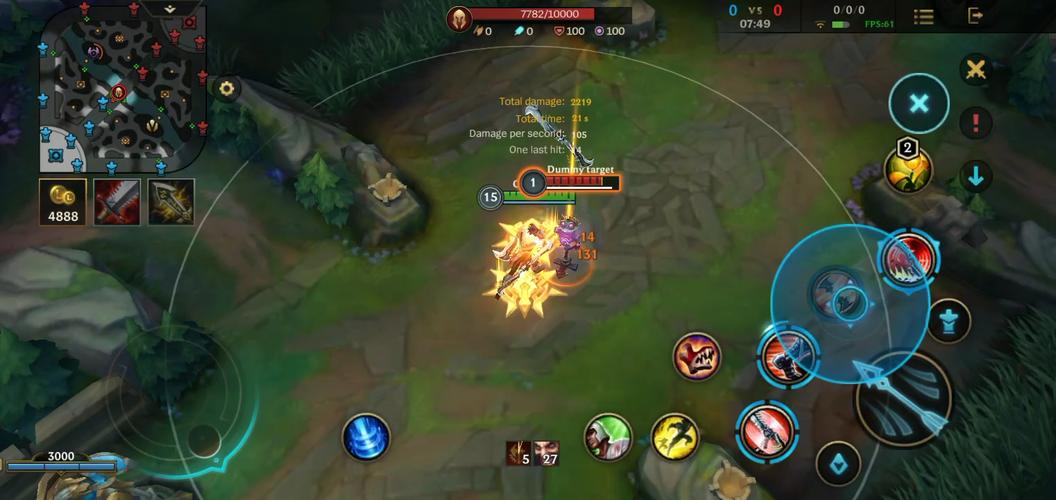The width and height of the screenshot is (1056, 500).
Task: Use the red monster face spell
Action: (x=697, y=357)
